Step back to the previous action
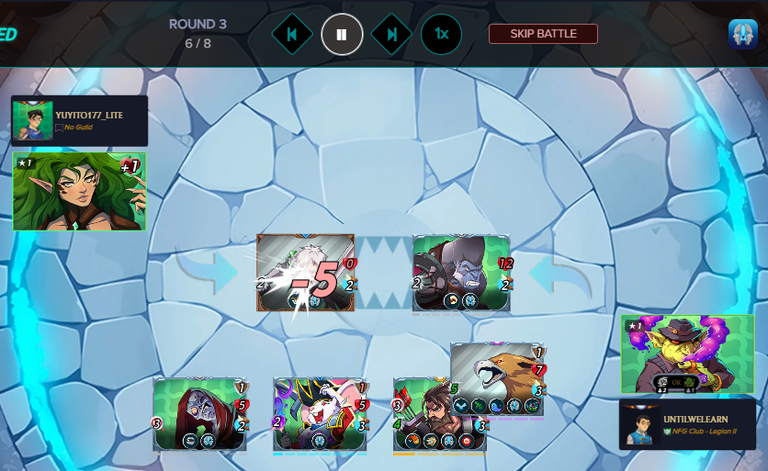The height and width of the screenshot is (471, 768). [x=292, y=34]
